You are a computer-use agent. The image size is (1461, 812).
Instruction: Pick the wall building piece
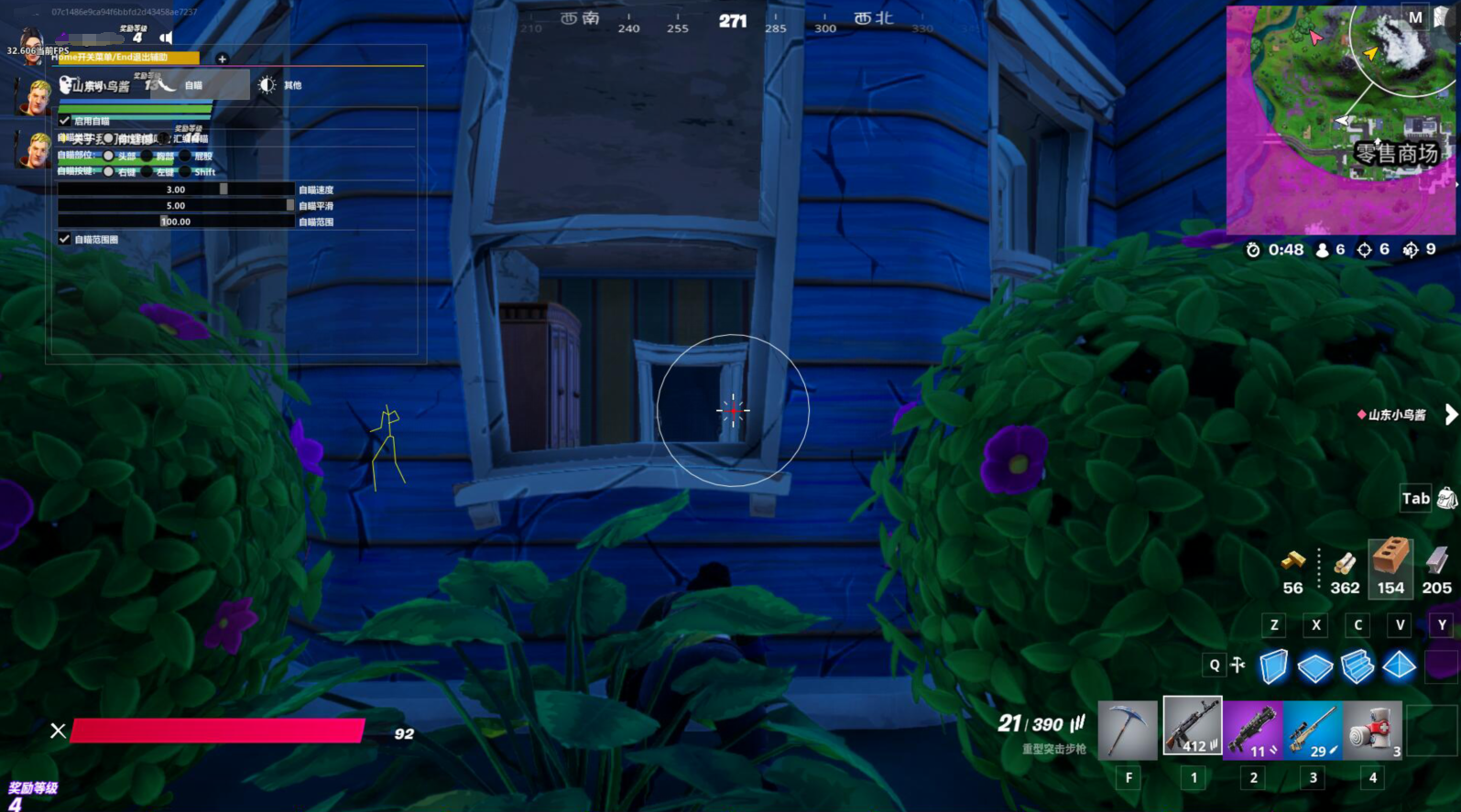pyautogui.click(x=1273, y=666)
